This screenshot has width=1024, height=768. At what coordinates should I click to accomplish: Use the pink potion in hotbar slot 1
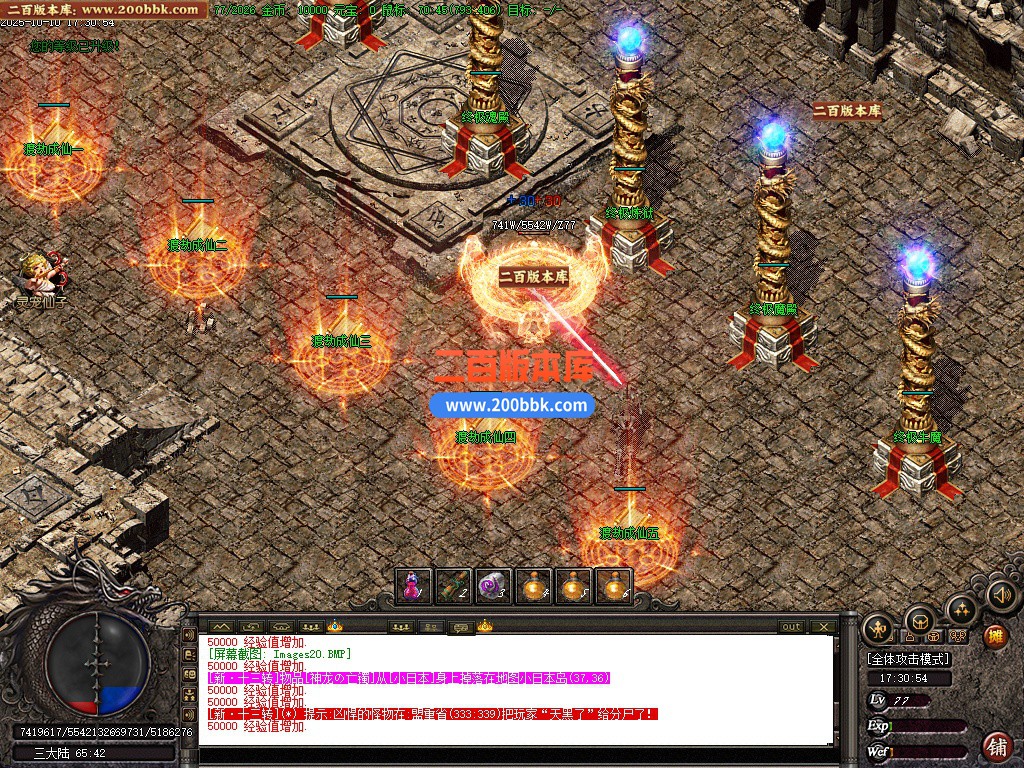point(413,586)
